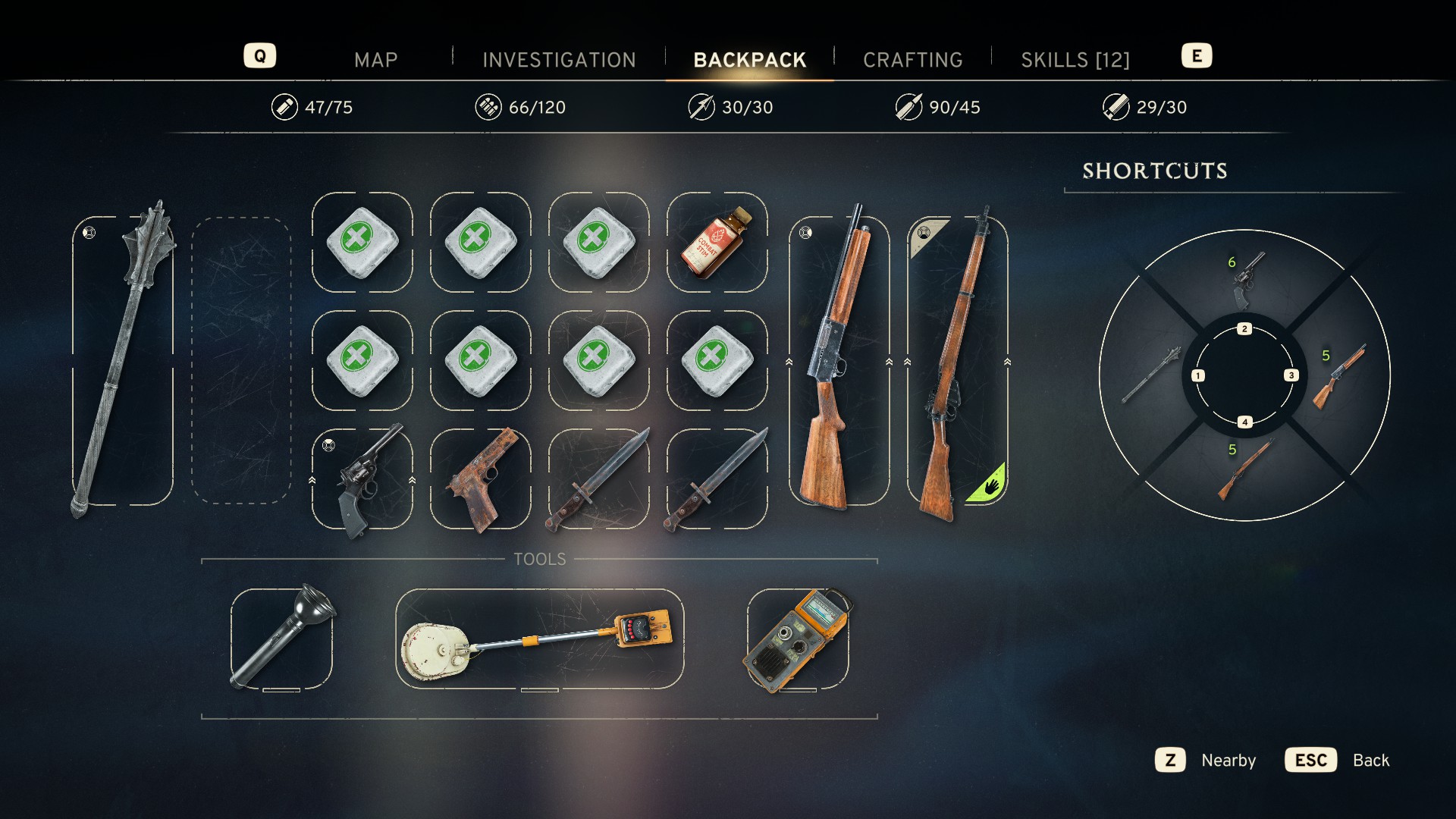Click the revolver shortcut on the wheel

click(1244, 279)
